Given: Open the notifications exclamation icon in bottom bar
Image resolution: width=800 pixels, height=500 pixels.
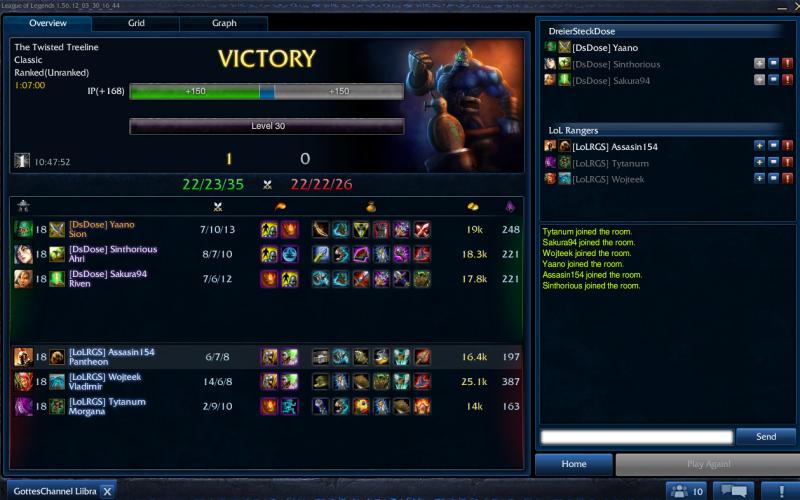Looking at the screenshot, I should pos(781,491).
